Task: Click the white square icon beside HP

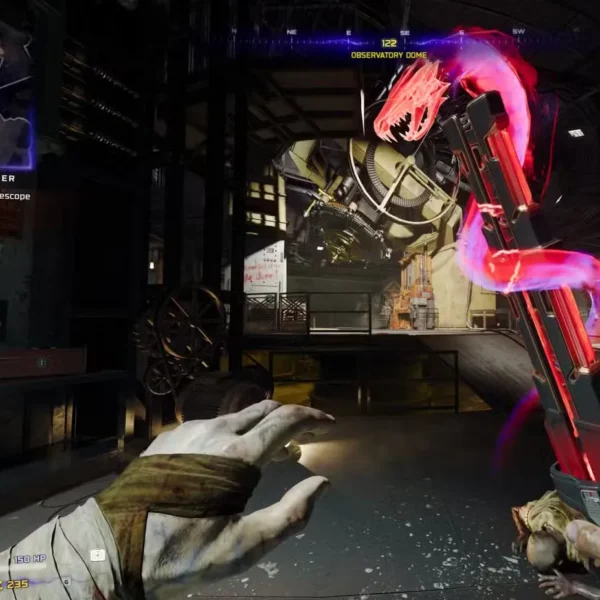Action: [98, 555]
